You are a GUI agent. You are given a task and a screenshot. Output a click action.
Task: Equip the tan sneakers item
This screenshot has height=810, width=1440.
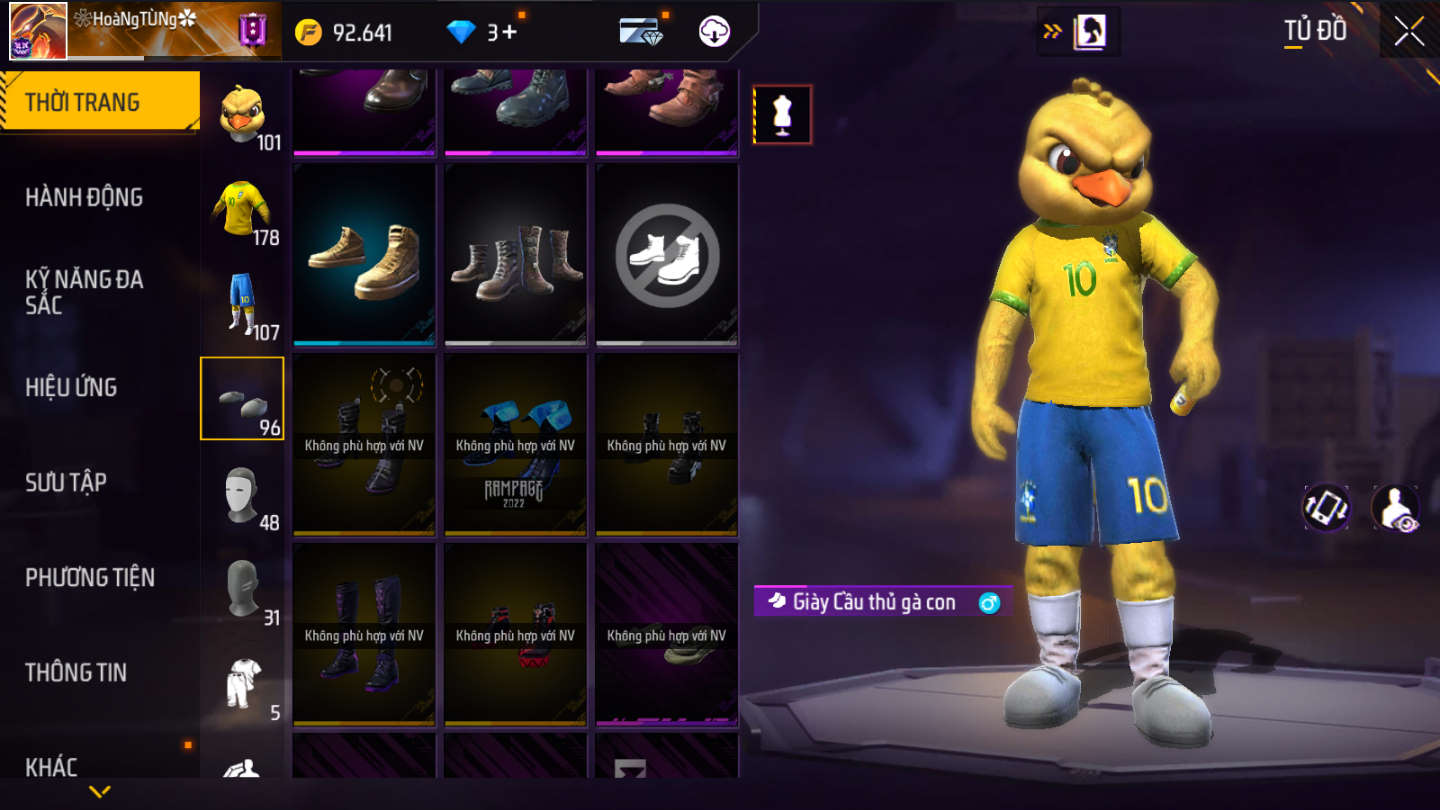tap(364, 256)
